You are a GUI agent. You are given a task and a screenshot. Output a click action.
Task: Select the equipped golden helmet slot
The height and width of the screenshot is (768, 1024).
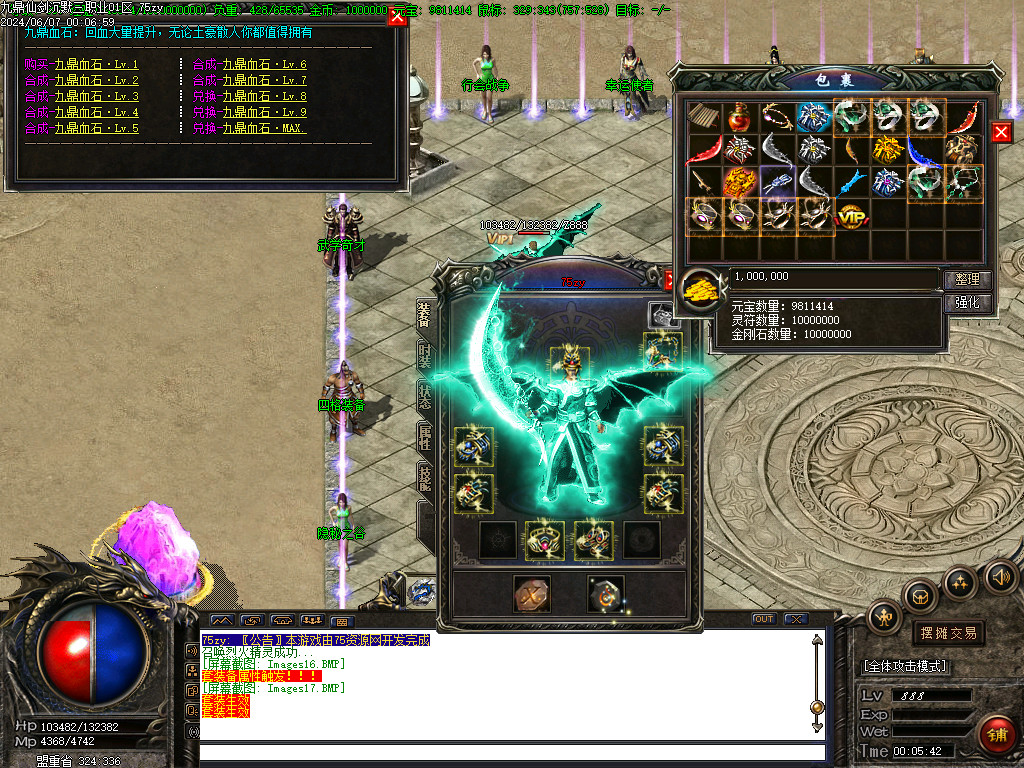(568, 363)
